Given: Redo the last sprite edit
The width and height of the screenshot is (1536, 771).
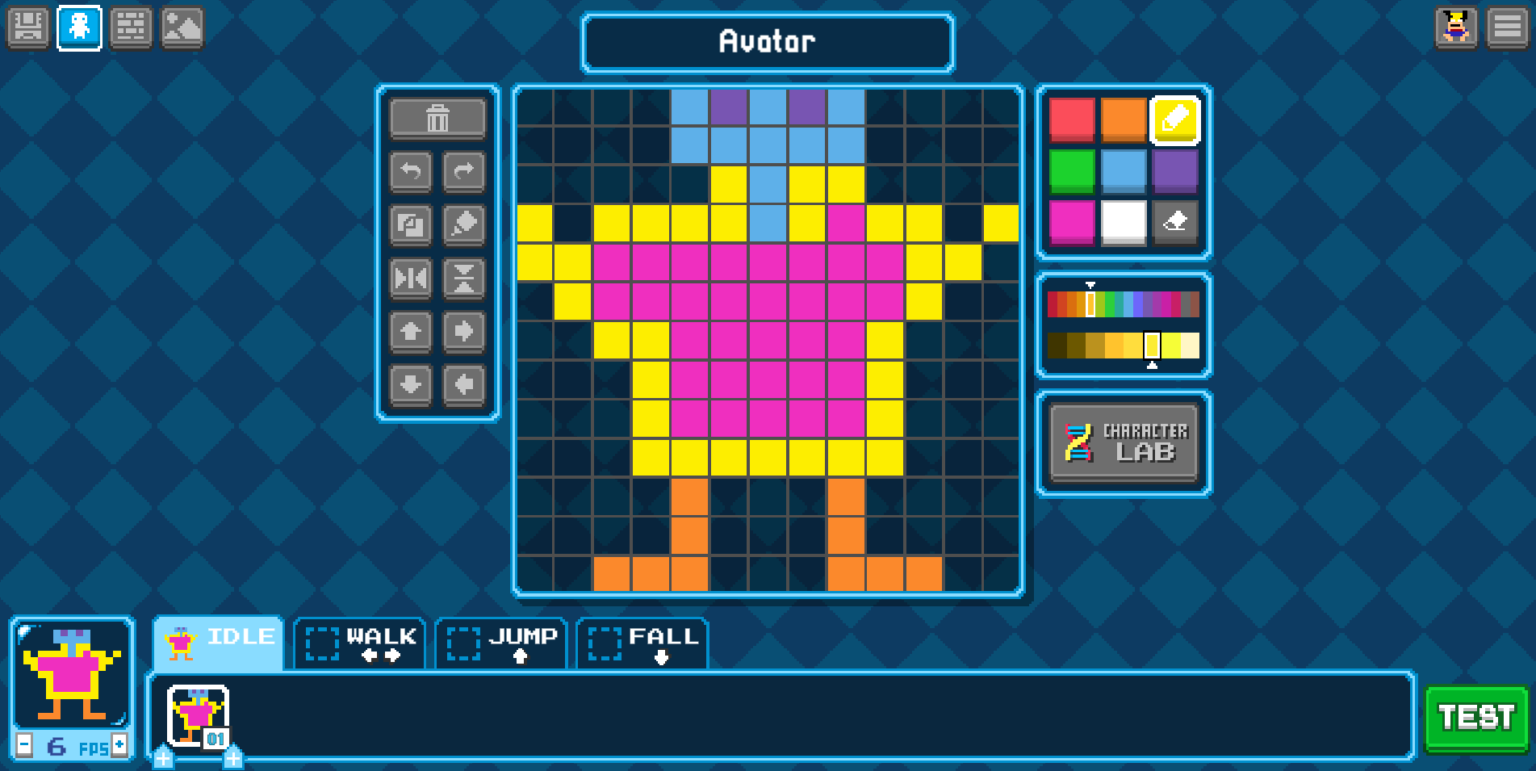Looking at the screenshot, I should tap(462, 171).
